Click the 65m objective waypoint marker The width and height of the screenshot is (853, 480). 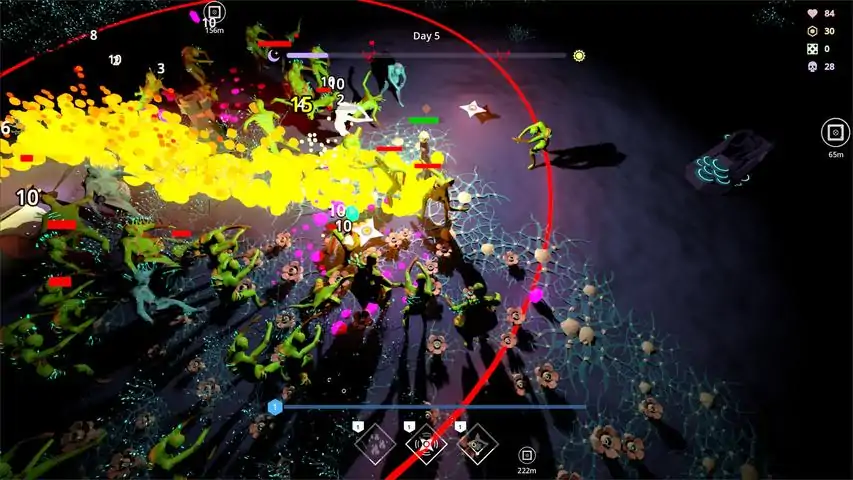click(835, 133)
